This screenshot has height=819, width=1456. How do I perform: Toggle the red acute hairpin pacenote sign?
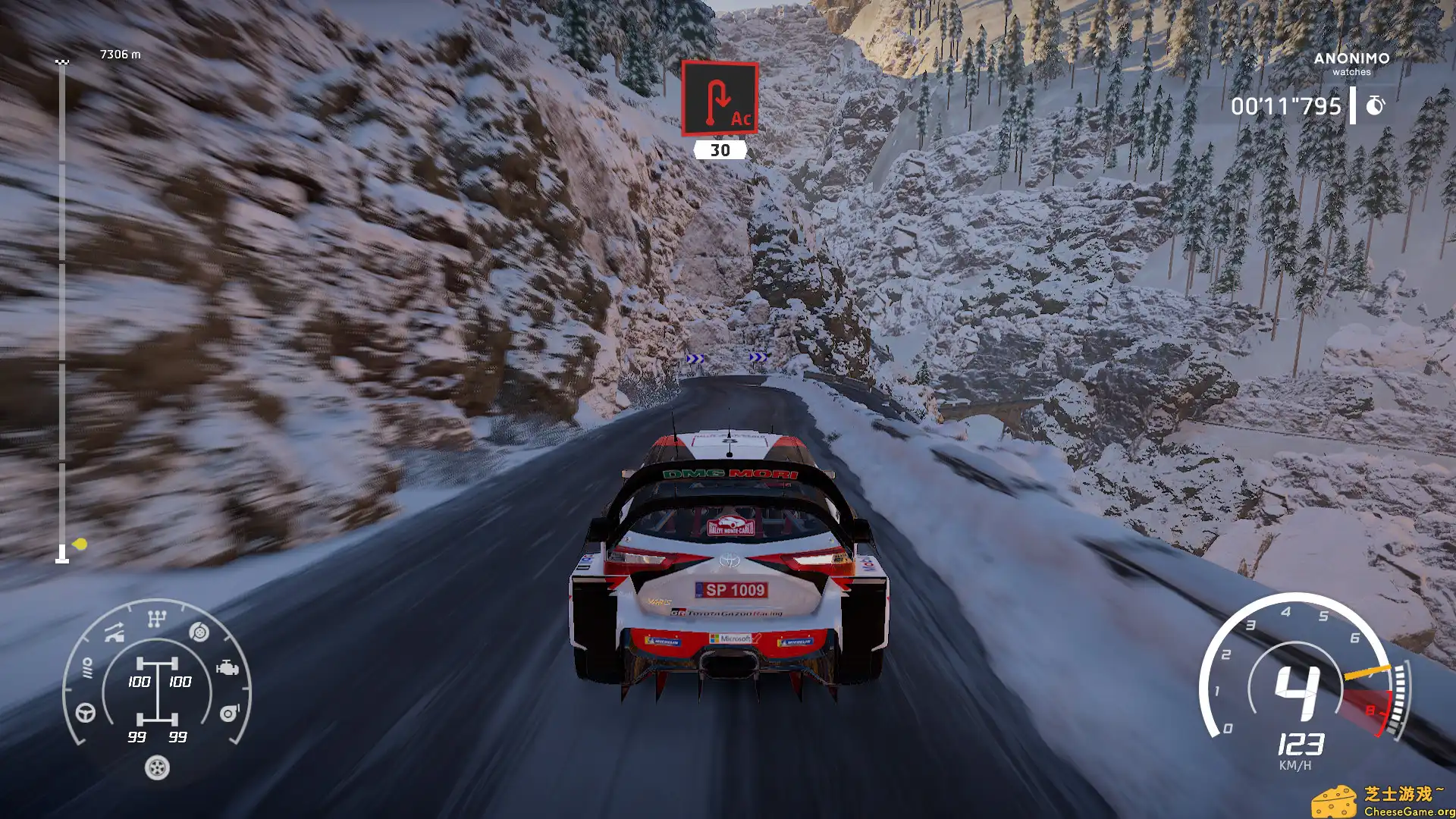click(720, 99)
